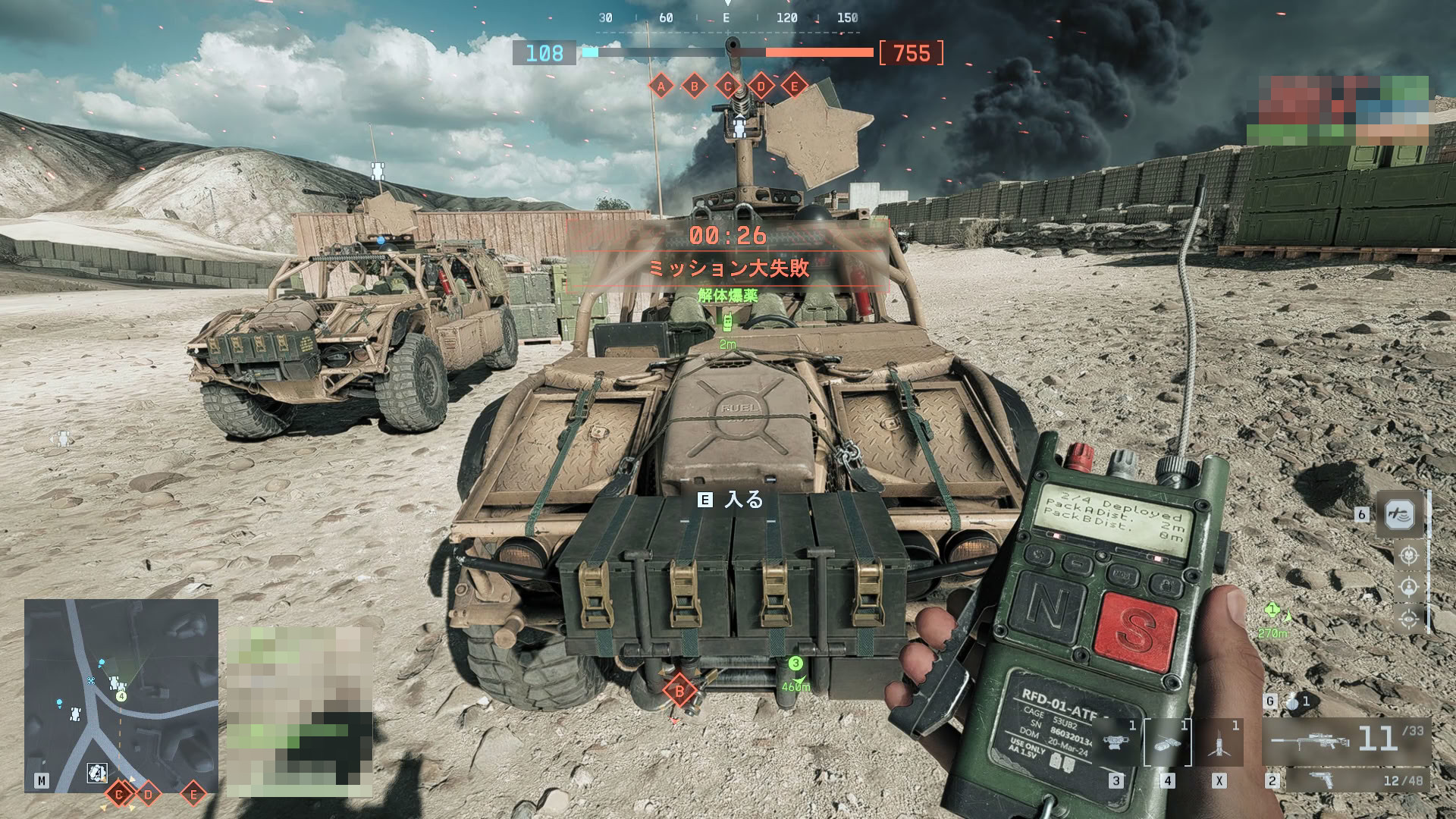Click the objective A flag on minimap

tap(96, 773)
